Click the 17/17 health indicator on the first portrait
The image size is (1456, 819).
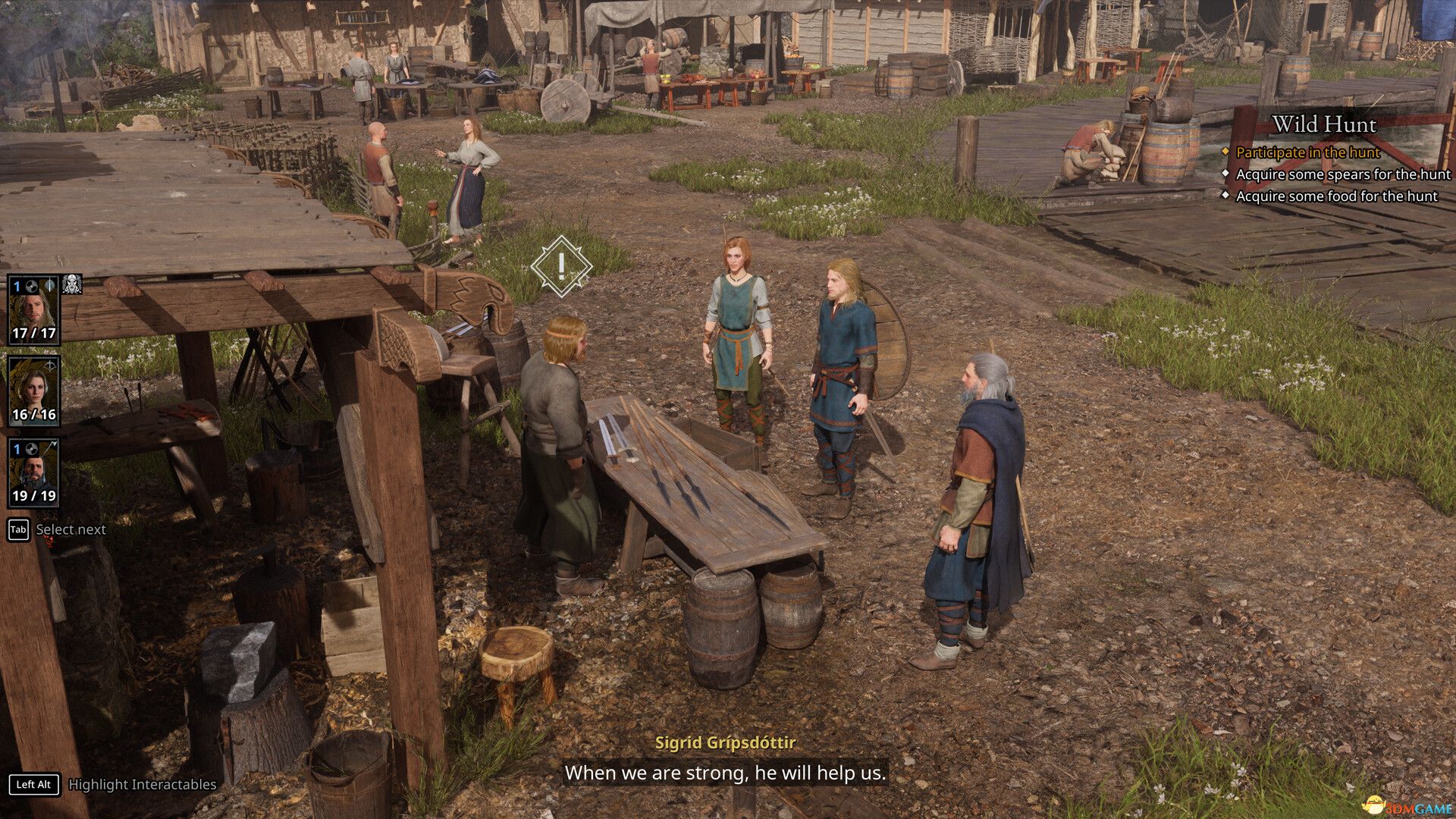35,332
